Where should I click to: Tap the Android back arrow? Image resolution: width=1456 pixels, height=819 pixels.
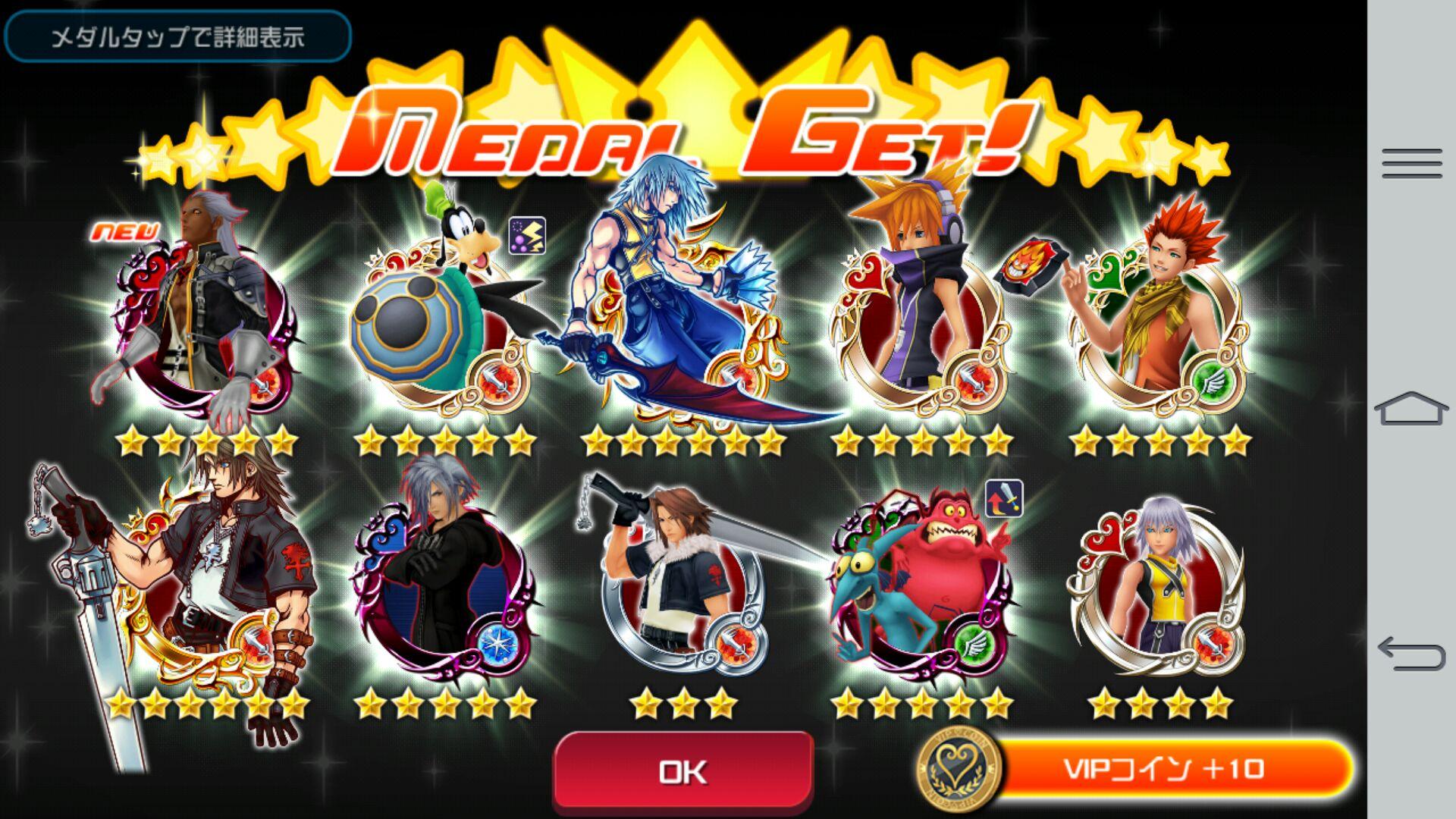[1411, 654]
